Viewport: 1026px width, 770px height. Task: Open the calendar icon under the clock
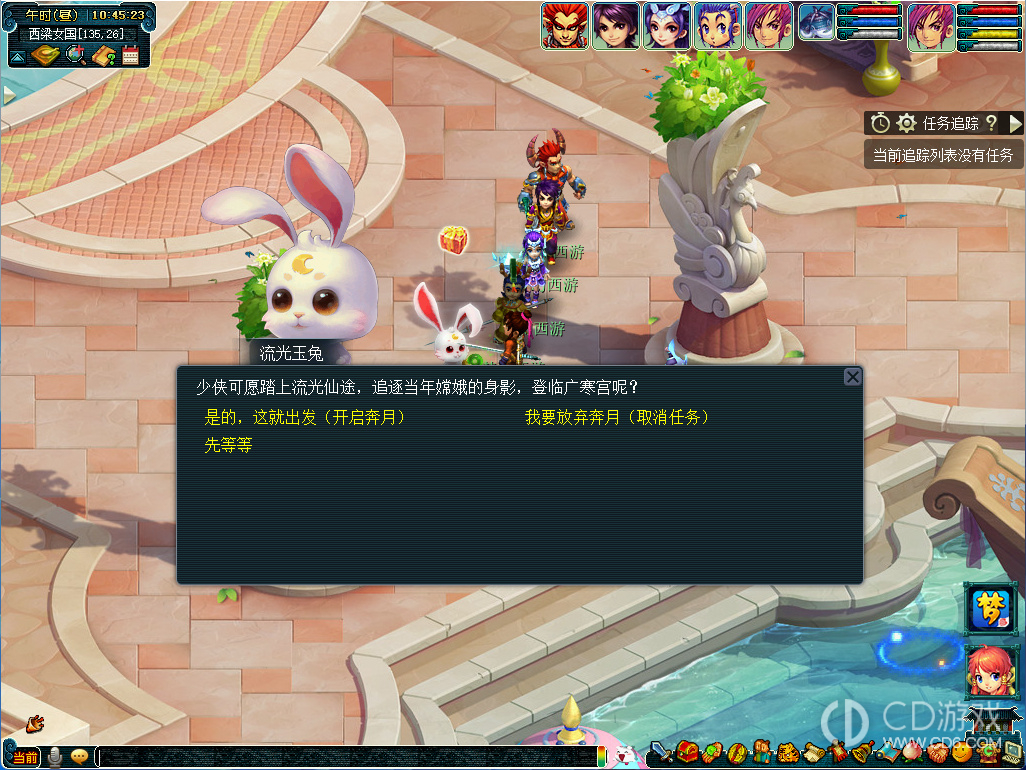[130, 55]
